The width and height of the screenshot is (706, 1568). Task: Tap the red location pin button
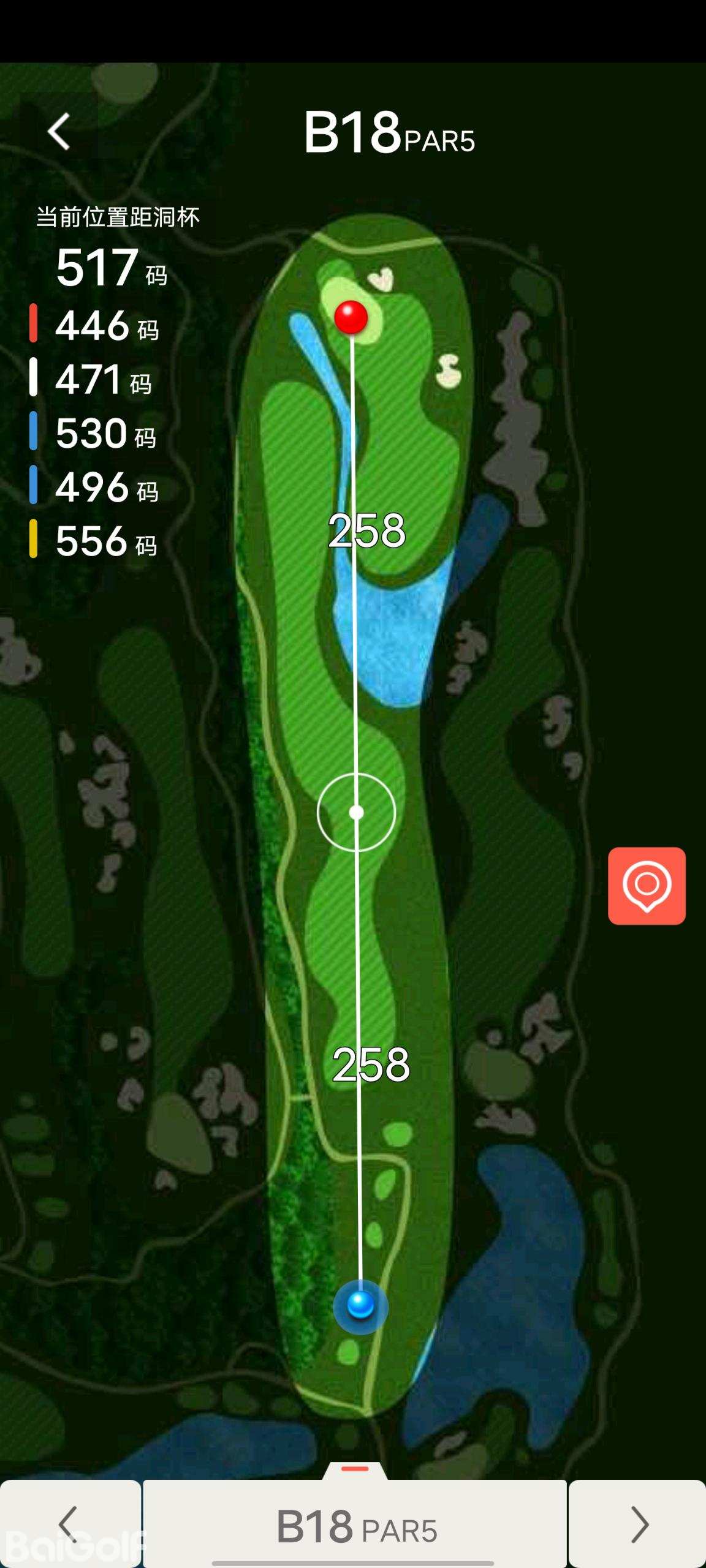(x=647, y=886)
